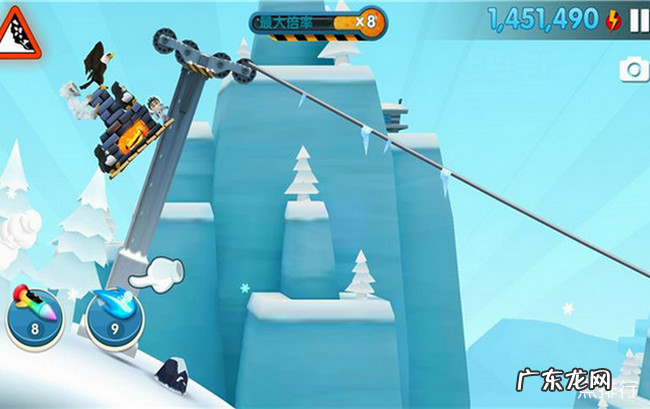Pause the game
This screenshot has width=650, height=409.
tap(637, 20)
